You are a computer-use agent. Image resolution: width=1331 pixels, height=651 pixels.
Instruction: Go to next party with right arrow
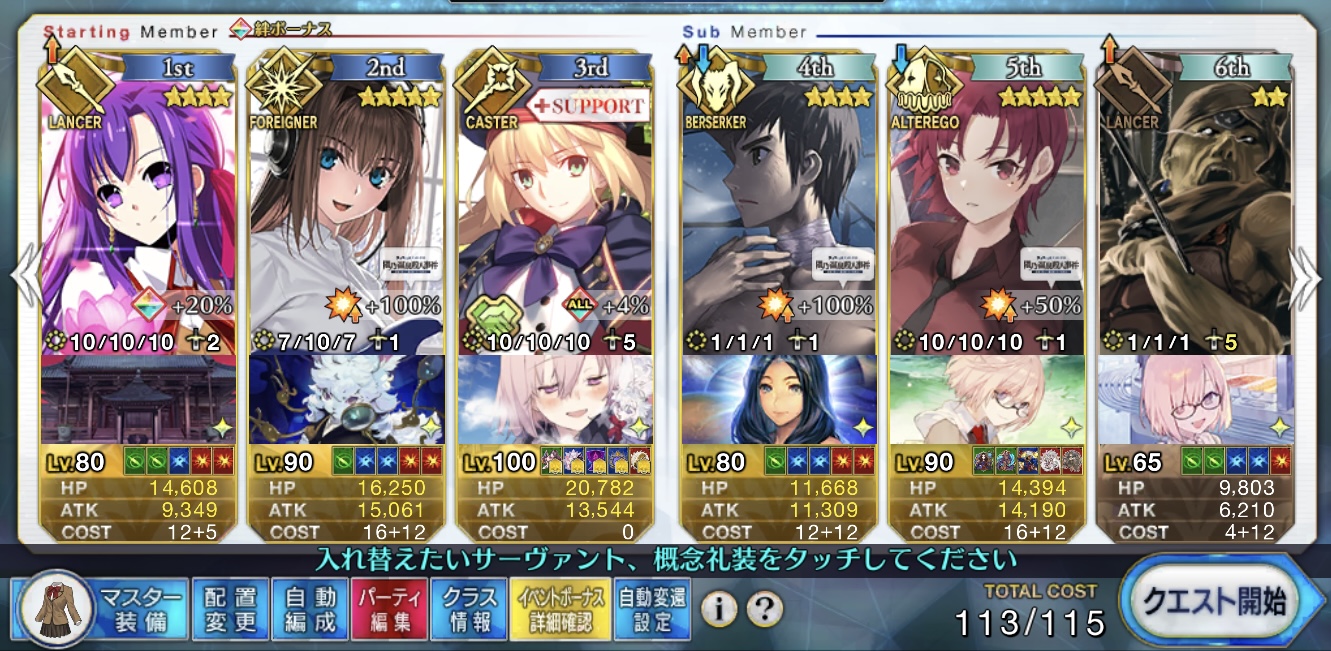[x=1308, y=280]
